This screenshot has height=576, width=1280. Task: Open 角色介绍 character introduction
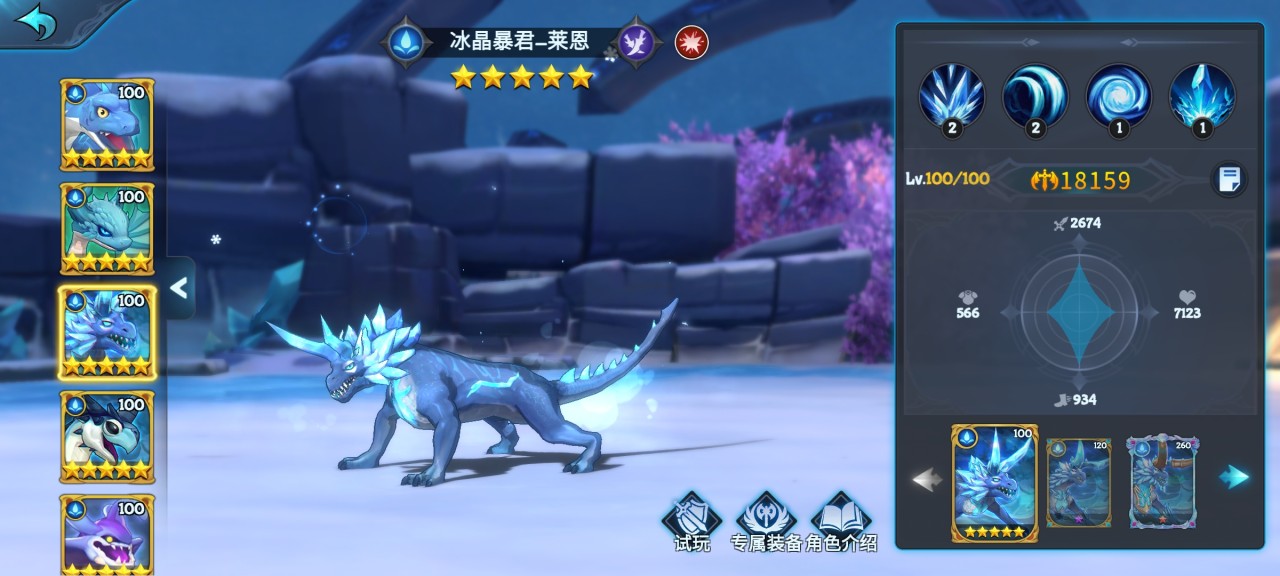click(842, 522)
